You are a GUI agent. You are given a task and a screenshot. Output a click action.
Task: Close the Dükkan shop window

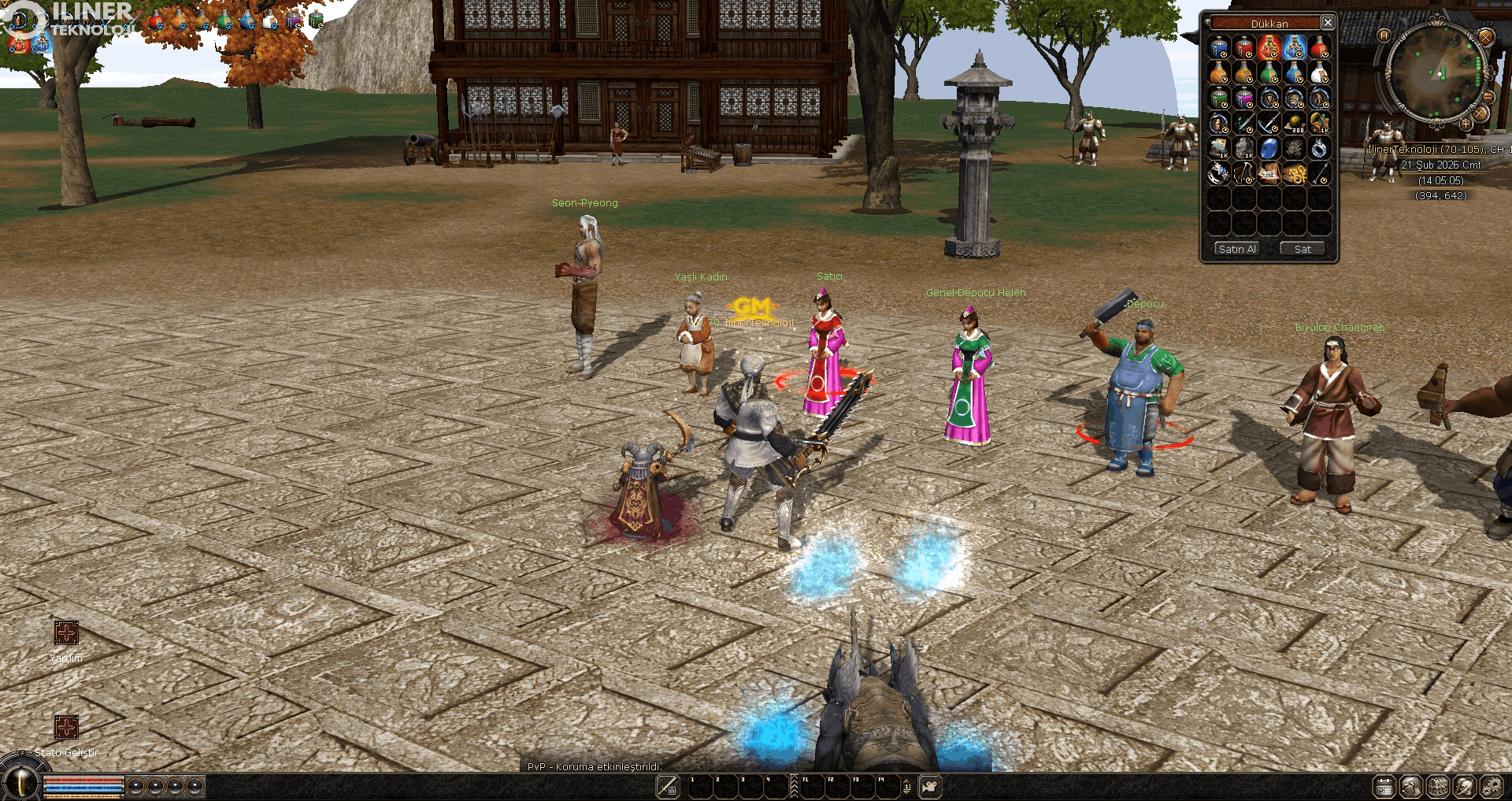(x=1328, y=23)
